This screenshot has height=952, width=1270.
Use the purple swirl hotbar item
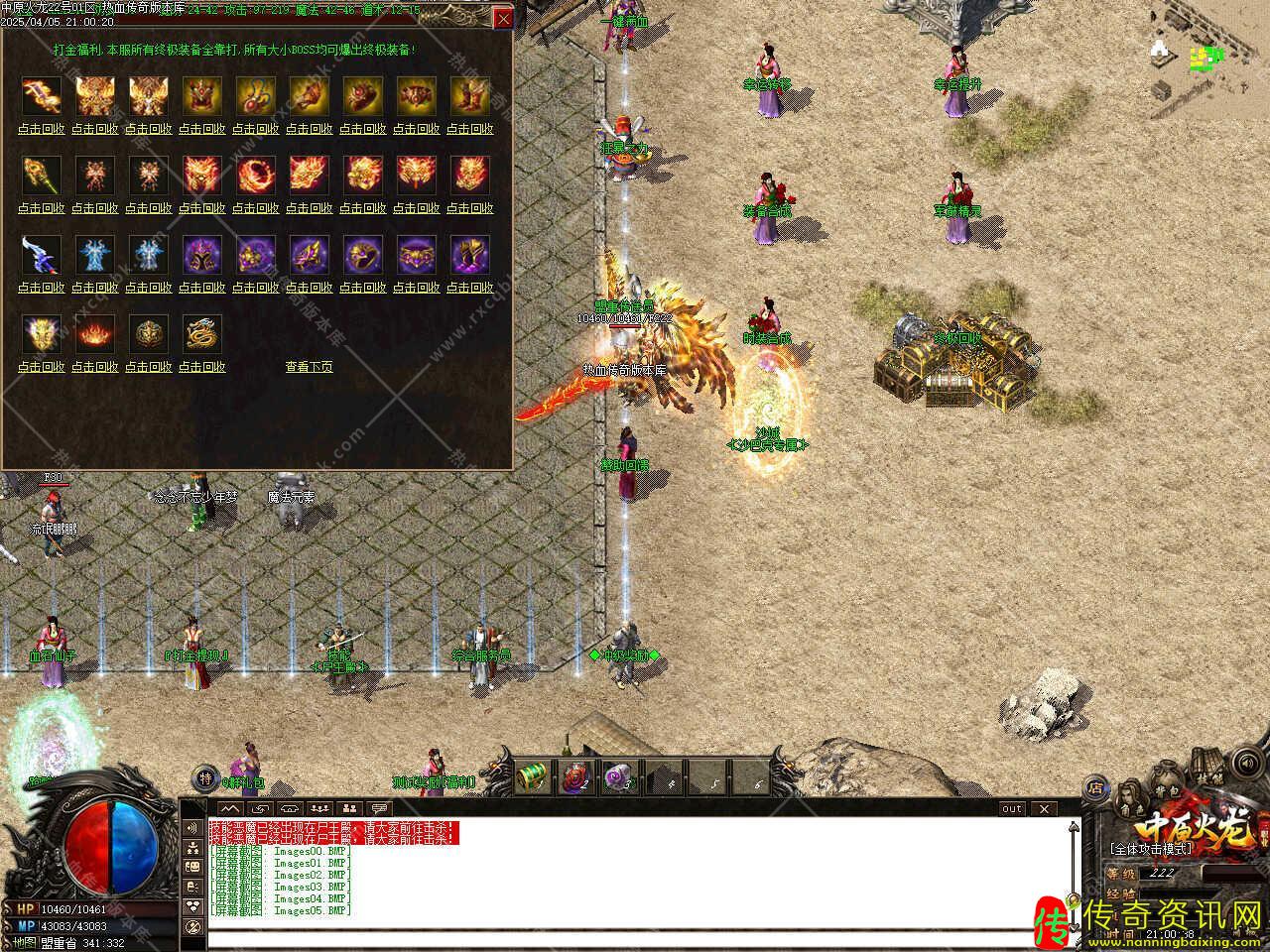point(620,774)
